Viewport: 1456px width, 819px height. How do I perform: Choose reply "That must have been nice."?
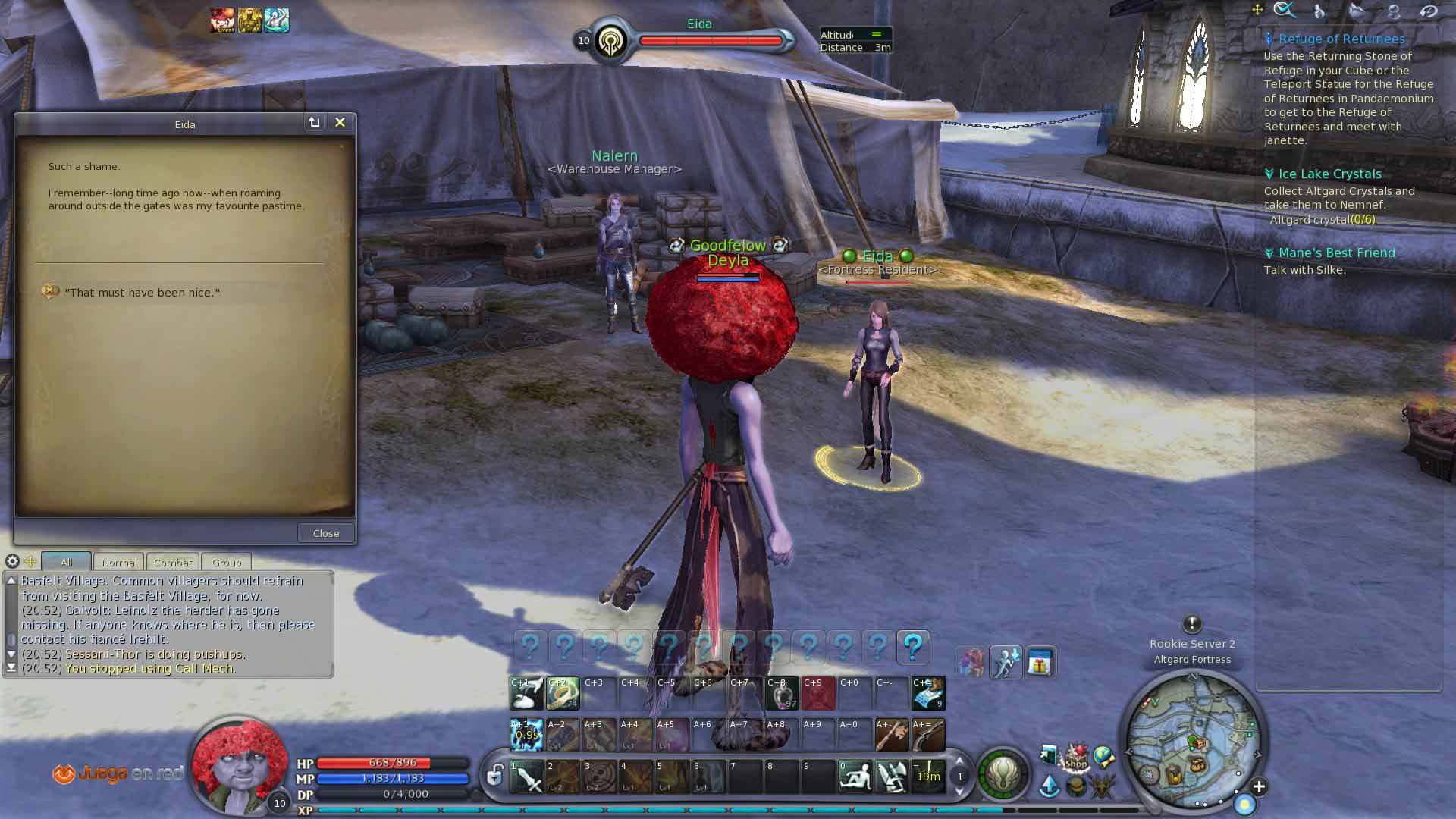tap(142, 293)
